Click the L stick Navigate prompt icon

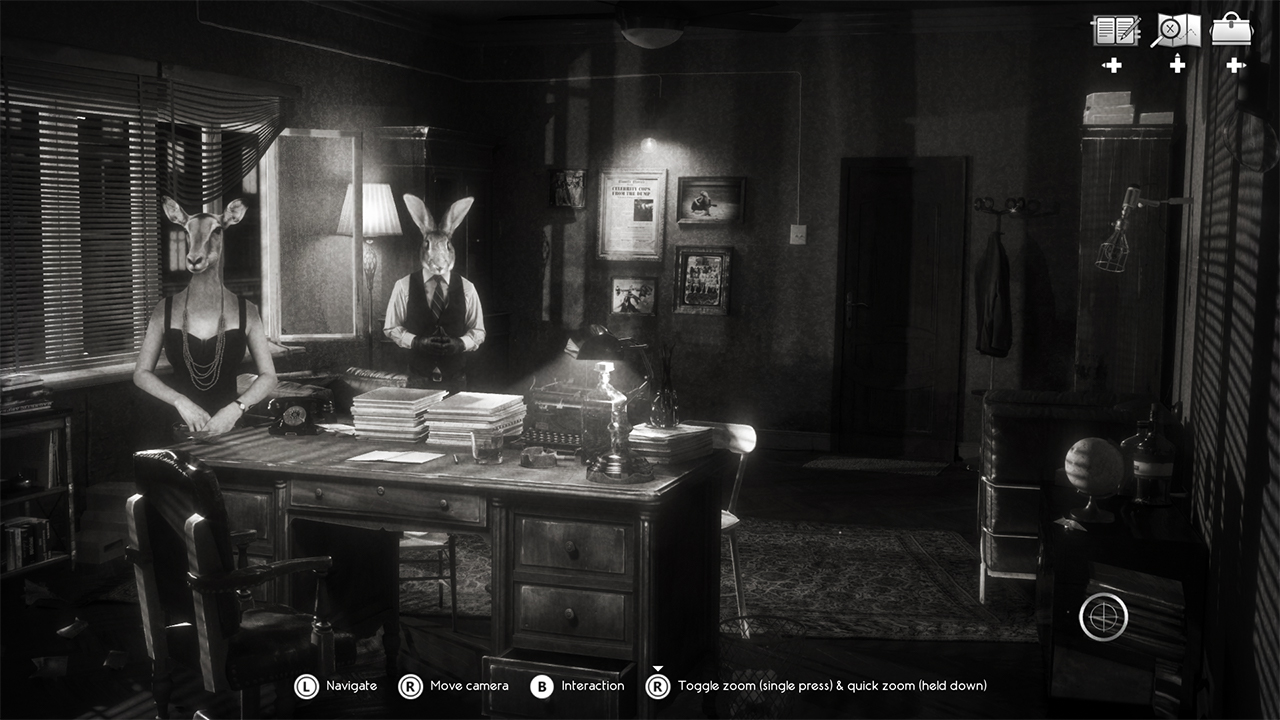[x=306, y=686]
